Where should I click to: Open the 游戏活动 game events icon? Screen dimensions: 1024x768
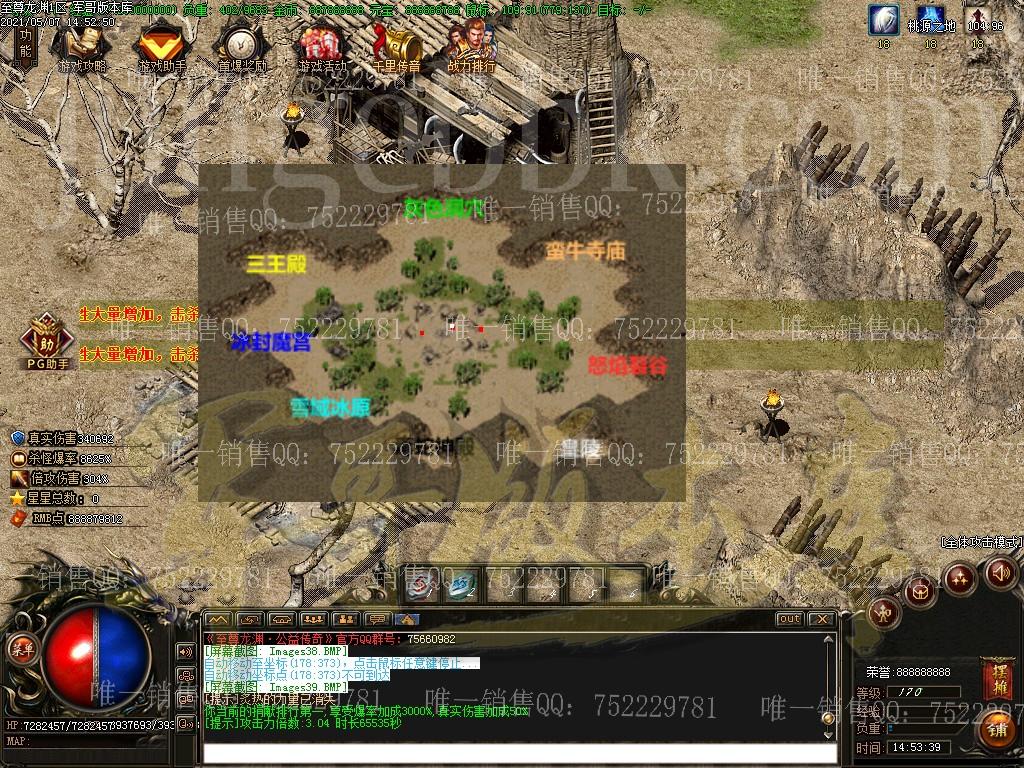coord(322,47)
